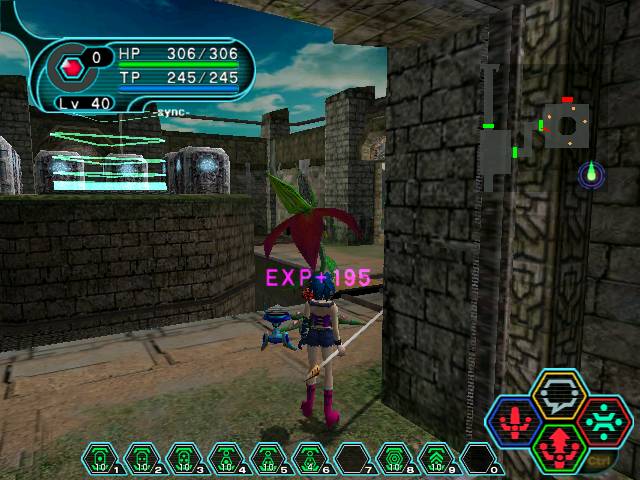640x480 pixels.
Task: Trigger the technique in quick slot 4
Action: 226,459
